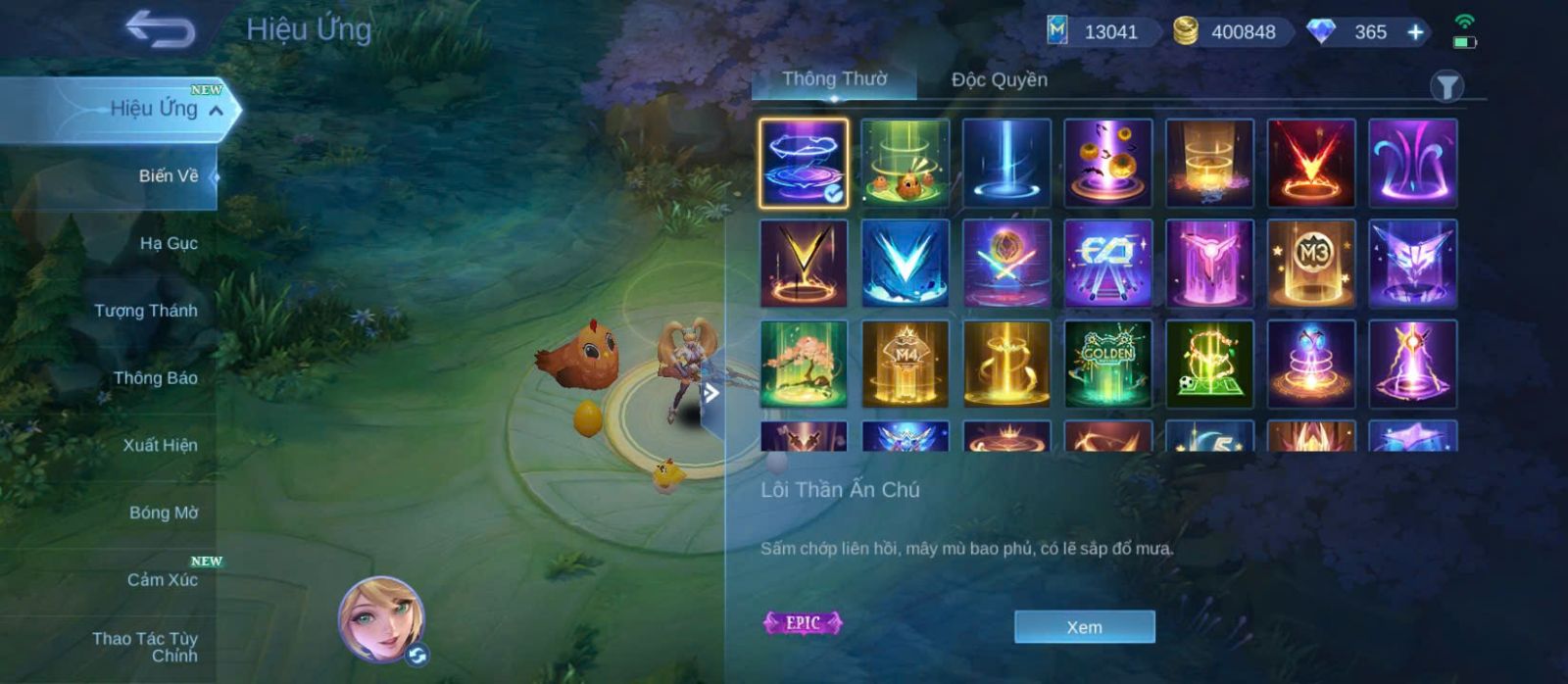Show the Xuất Hiện effects

pyautogui.click(x=160, y=445)
